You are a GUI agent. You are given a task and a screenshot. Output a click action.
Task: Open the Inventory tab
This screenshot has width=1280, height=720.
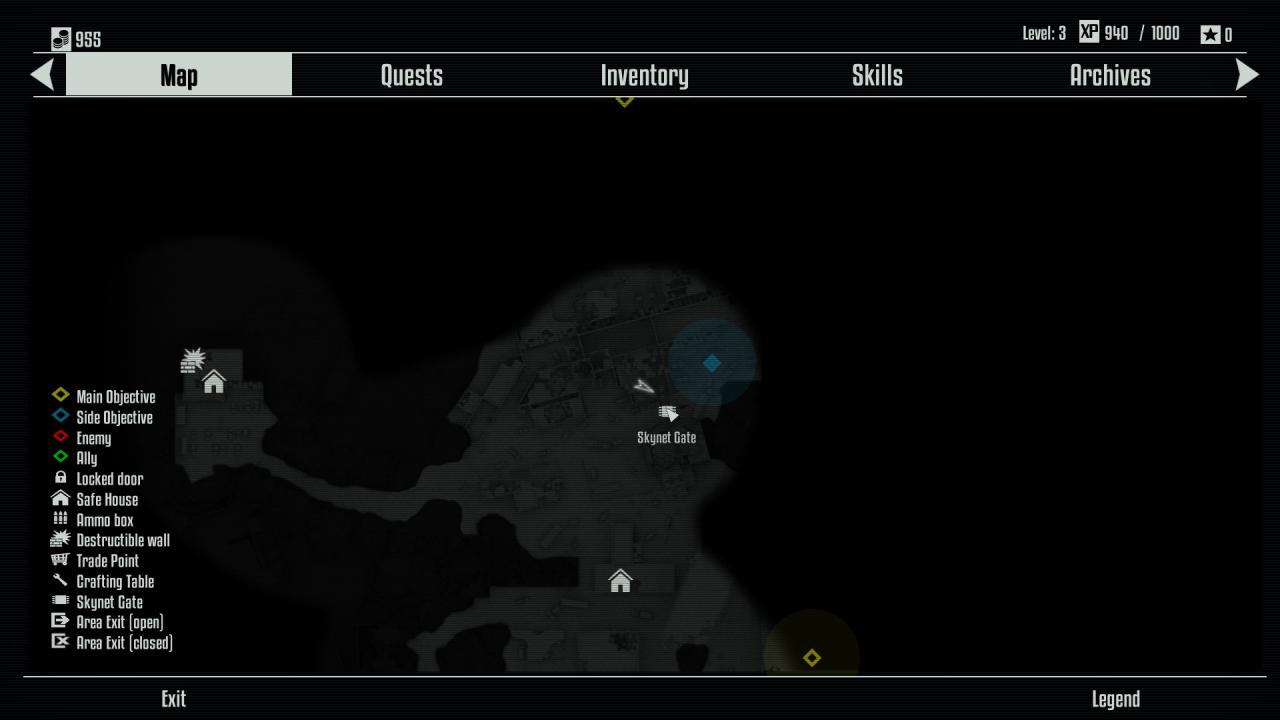644,76
